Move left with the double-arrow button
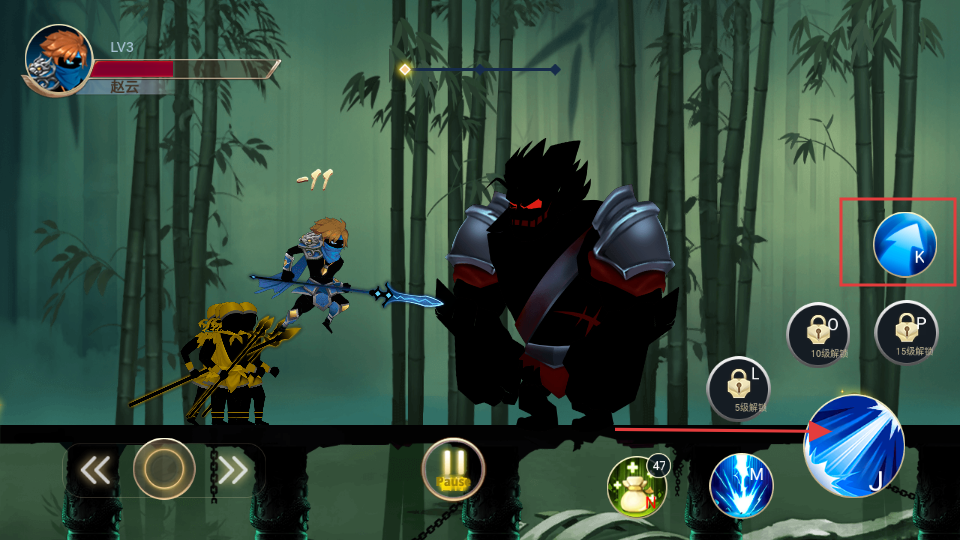 point(96,470)
